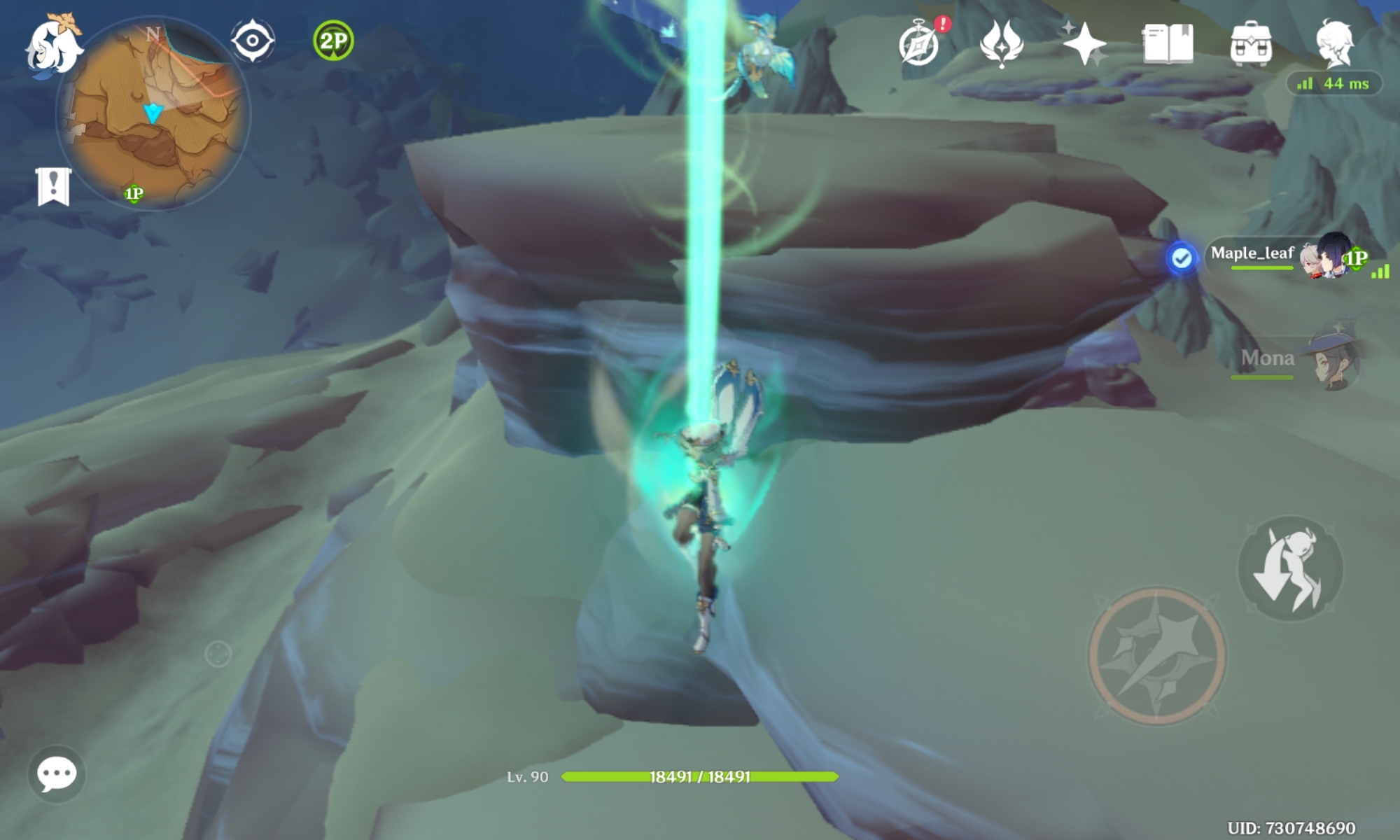Click the 1P badge beside Maple_leaf
Image resolution: width=1400 pixels, height=840 pixels.
[1354, 259]
